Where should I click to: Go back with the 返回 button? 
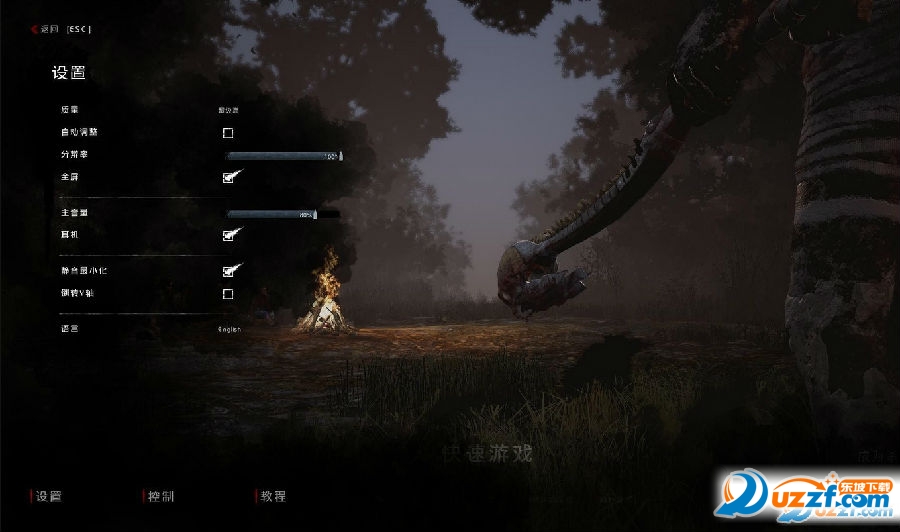(x=65, y=29)
